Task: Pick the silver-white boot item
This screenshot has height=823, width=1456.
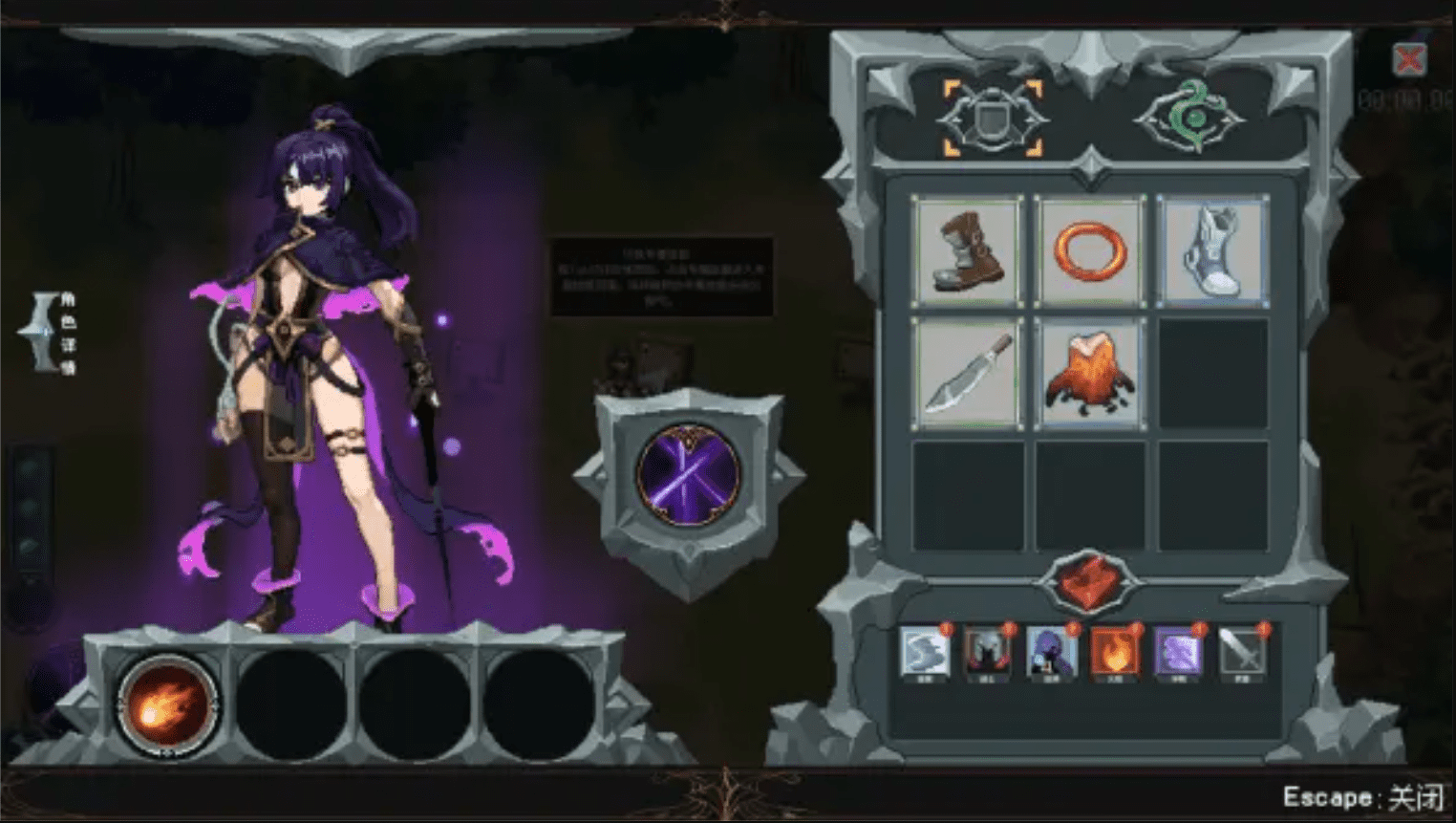Action: 1211,251
